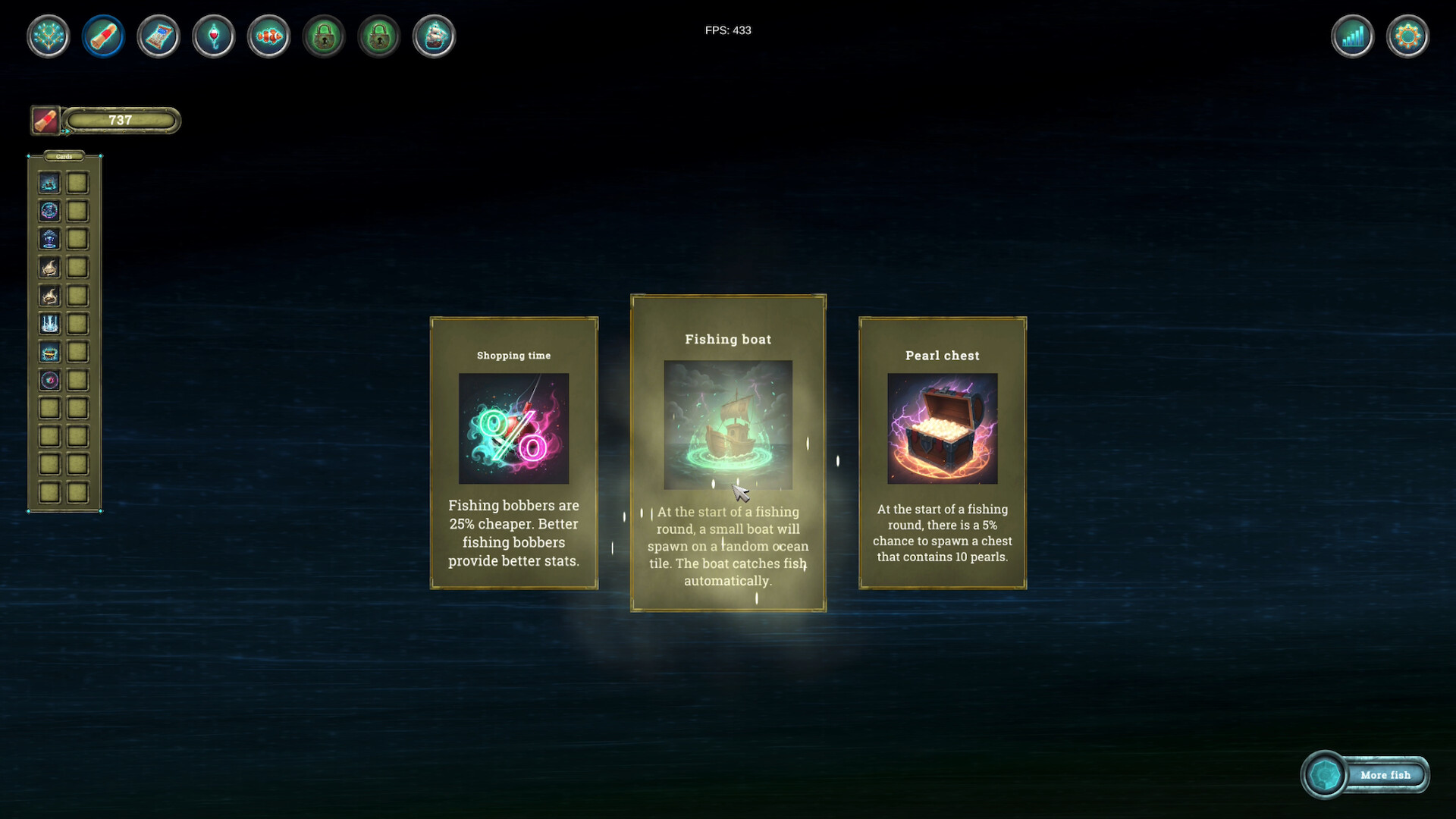Open the skill tree icon

click(x=48, y=36)
